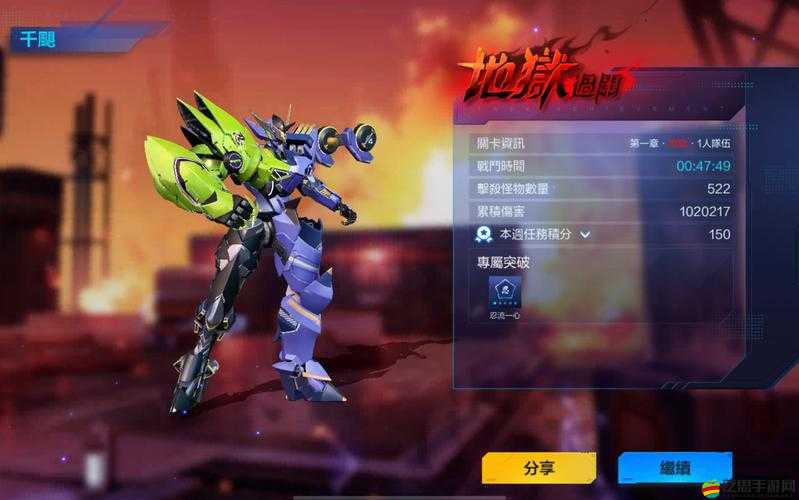
Task: Tap the yellow 分享 share button
Action: (x=538, y=467)
